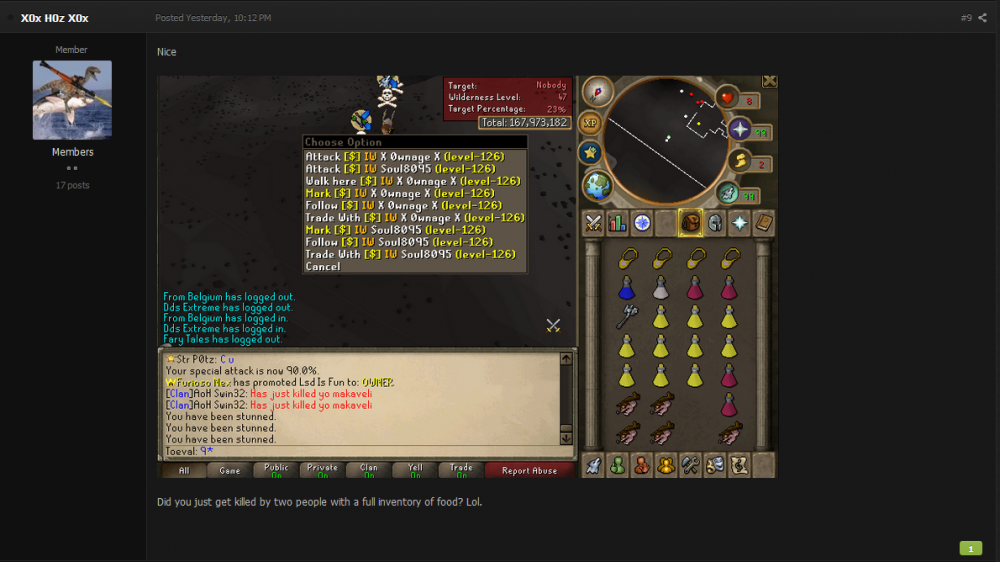Switch chat to the Game filter

tap(229, 470)
